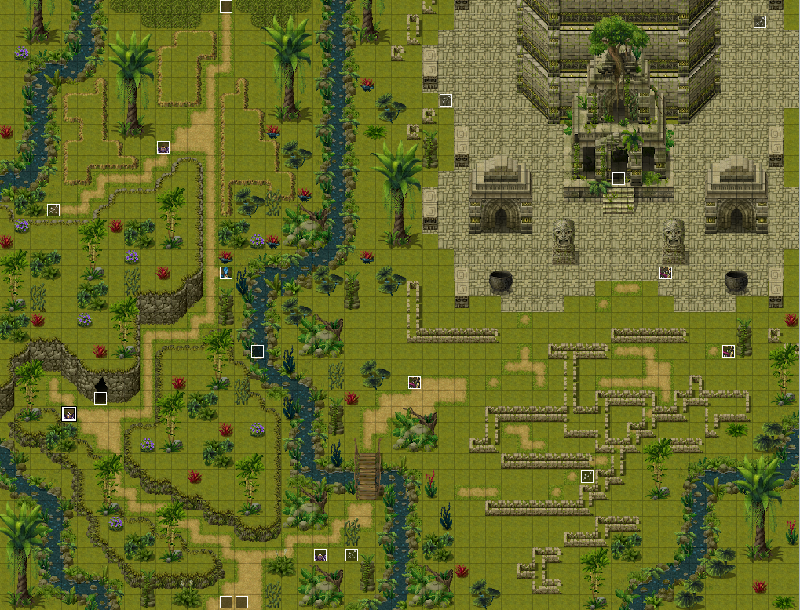This screenshot has width=800, height=610.
Task: Select the event marker below the right stone face statue
Action: [665, 272]
